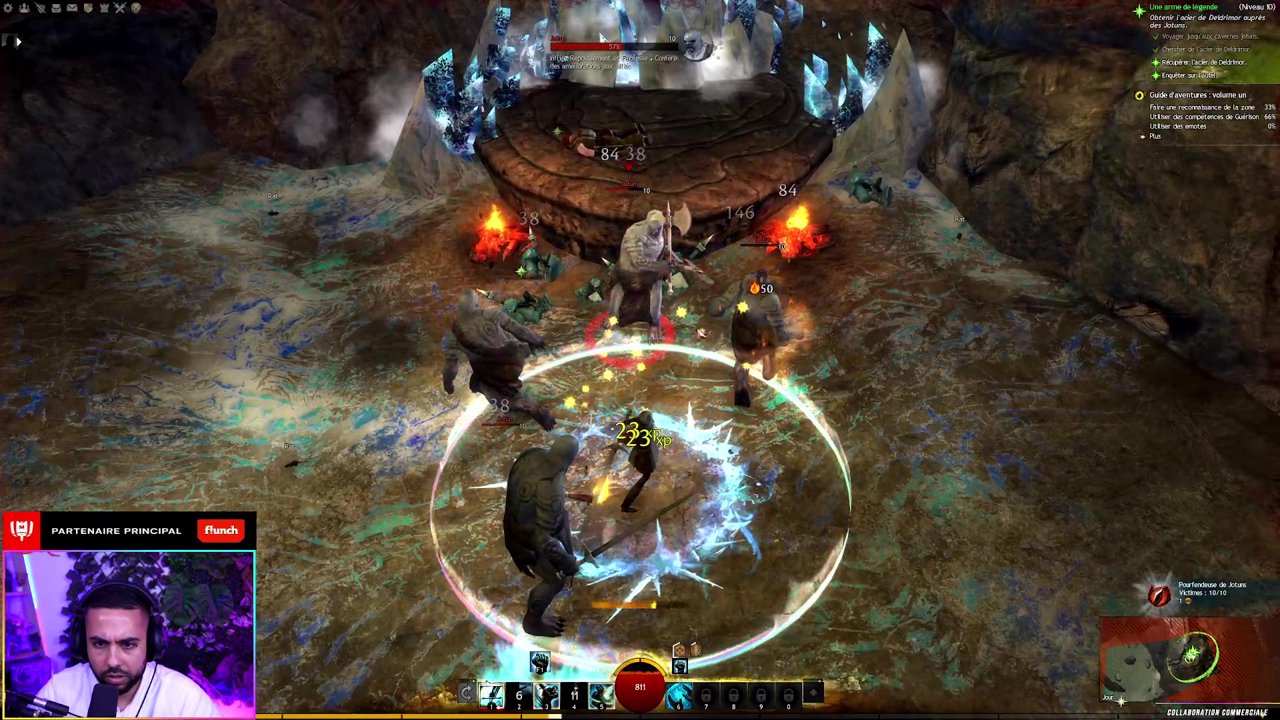Cast the skill in slot 5
The height and width of the screenshot is (720, 1280).
click(599, 694)
